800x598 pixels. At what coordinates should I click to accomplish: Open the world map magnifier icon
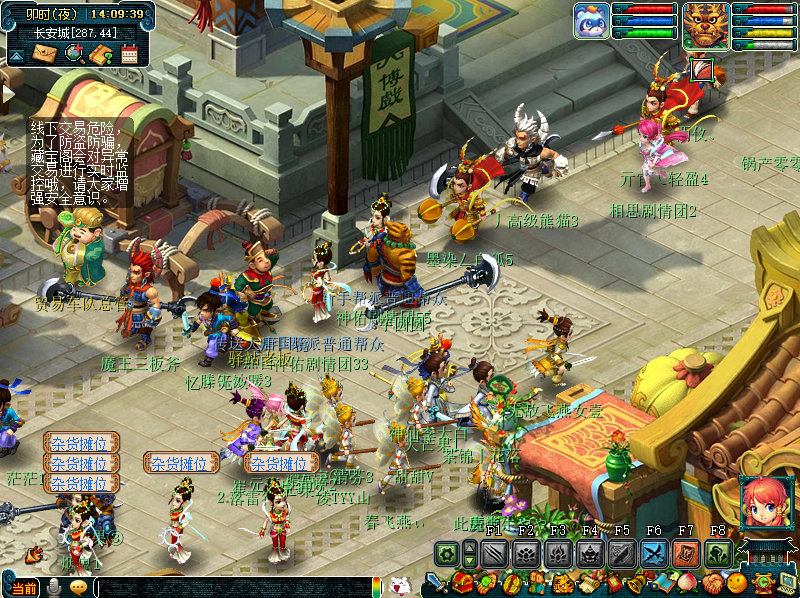point(73,53)
